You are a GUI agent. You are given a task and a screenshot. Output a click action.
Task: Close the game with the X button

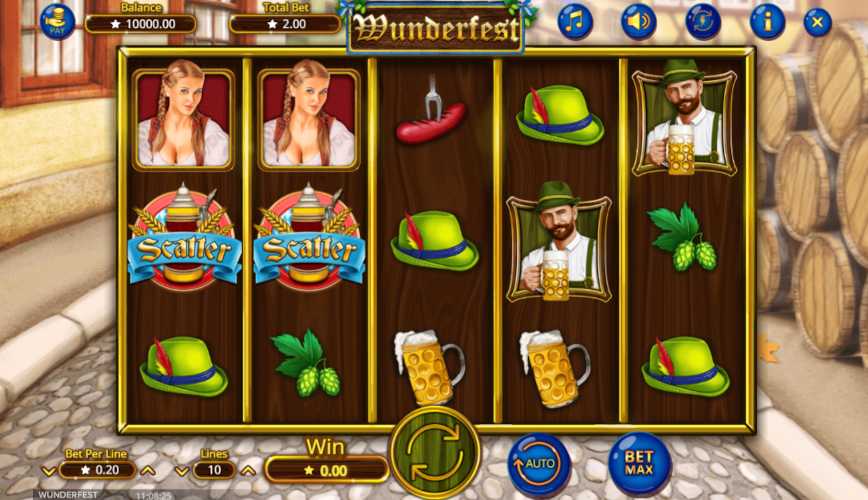click(x=818, y=22)
